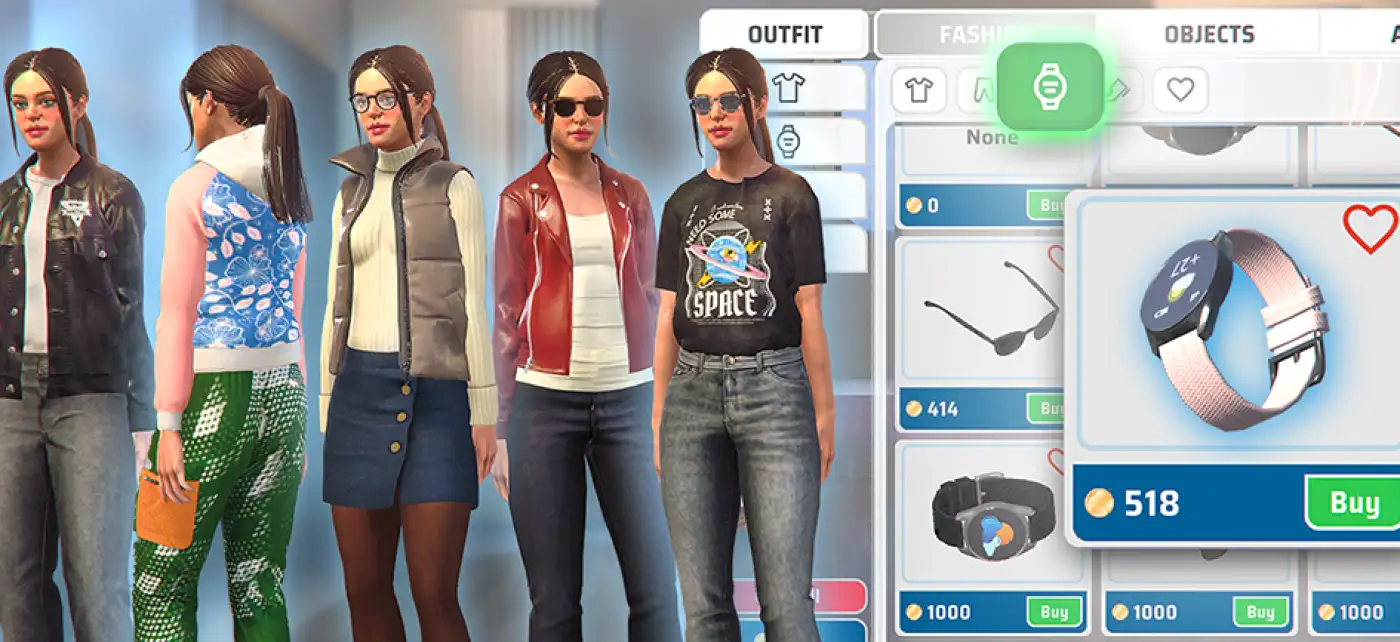Open the OBJECTS tab

(1208, 34)
